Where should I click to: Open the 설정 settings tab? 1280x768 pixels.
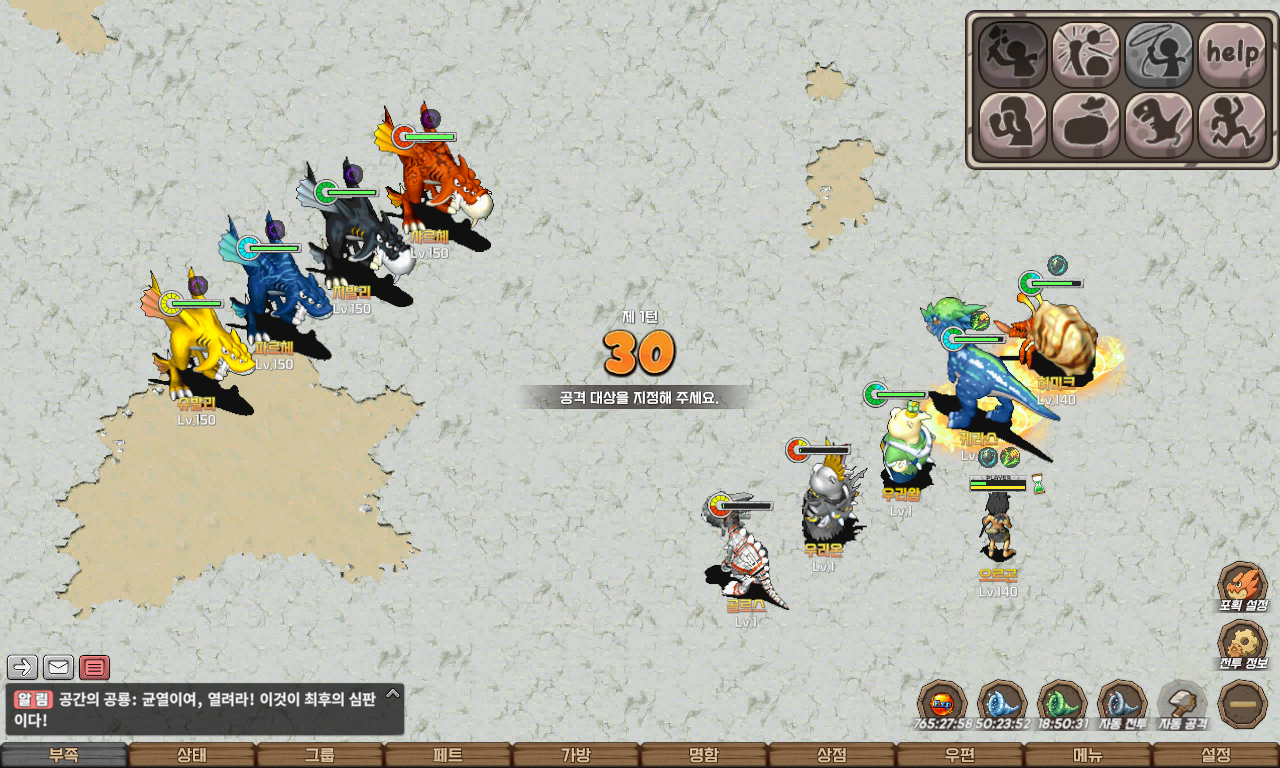point(1216,755)
